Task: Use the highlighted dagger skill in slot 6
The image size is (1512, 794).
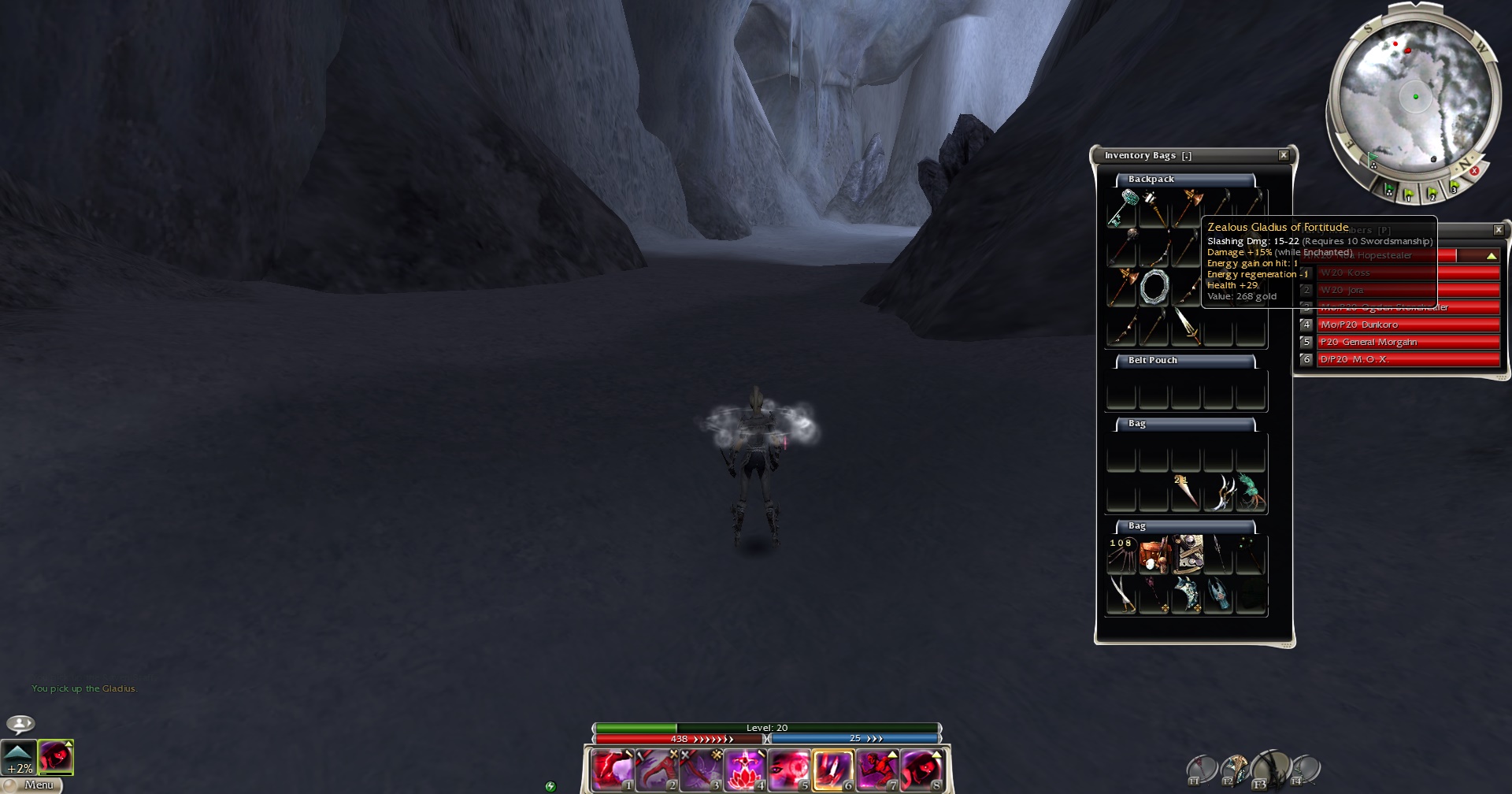Action: pyautogui.click(x=833, y=770)
